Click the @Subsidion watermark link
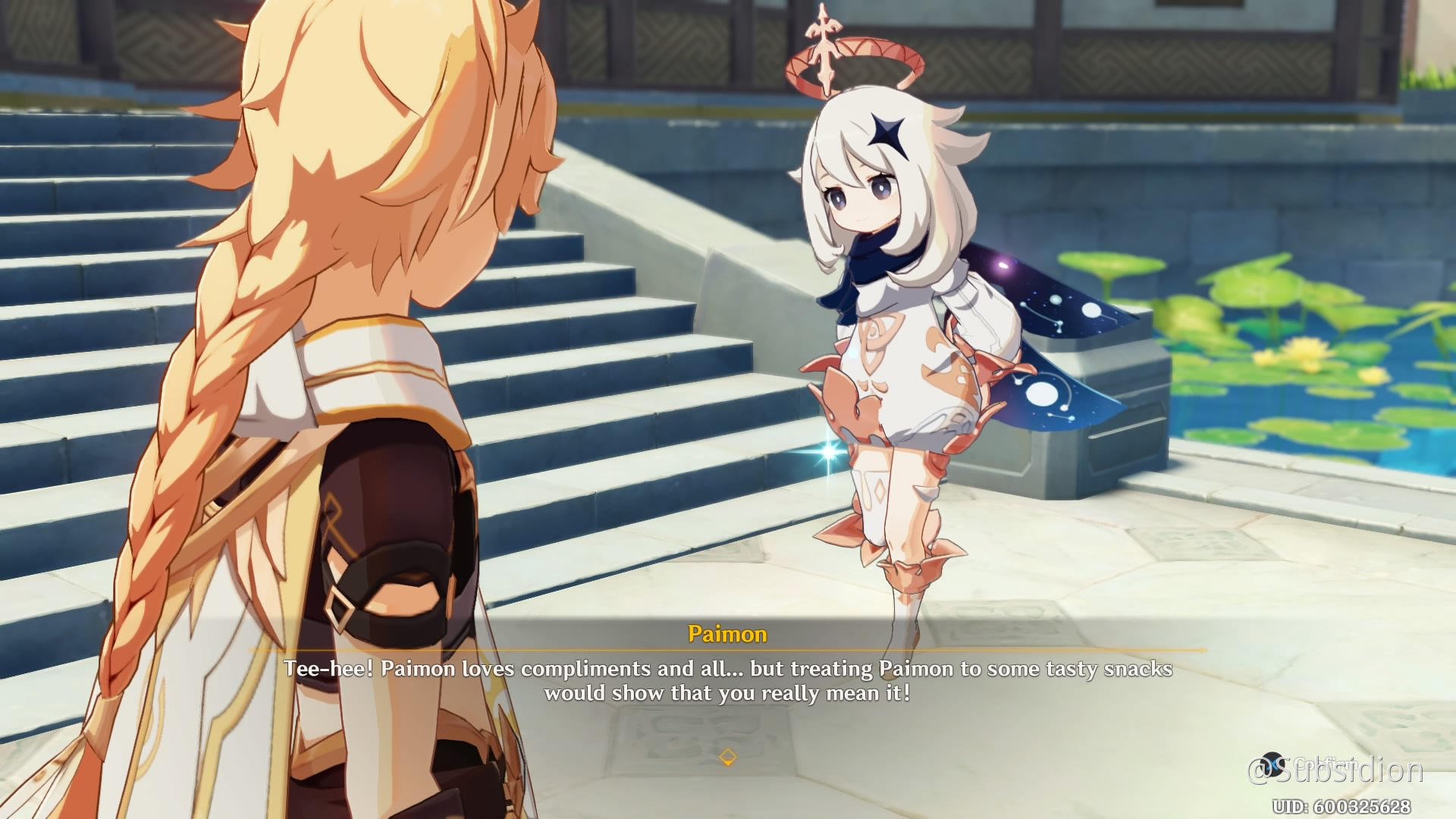This screenshot has height=819, width=1456. [1346, 768]
